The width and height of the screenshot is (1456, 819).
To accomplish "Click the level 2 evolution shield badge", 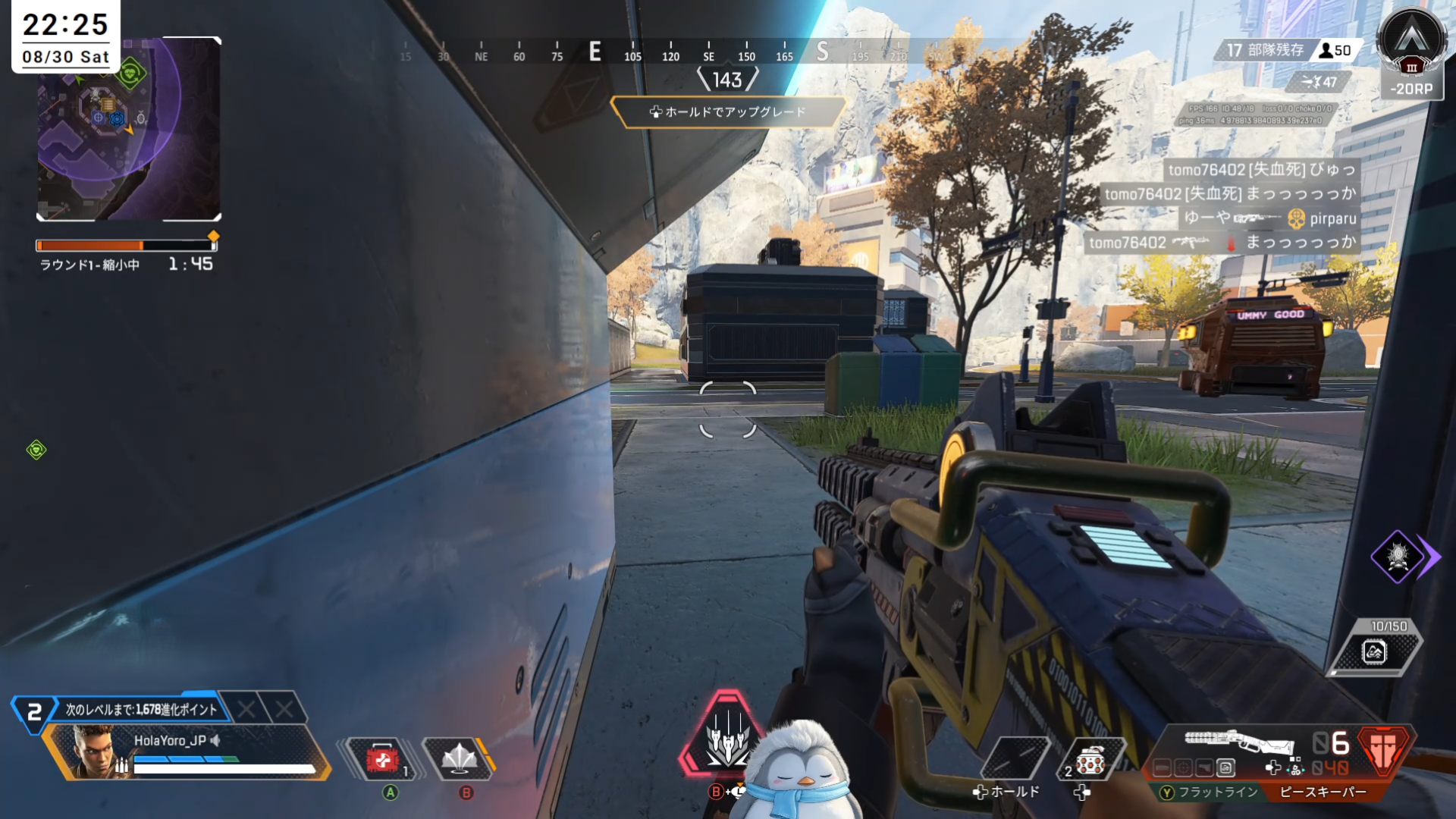I will point(34,712).
